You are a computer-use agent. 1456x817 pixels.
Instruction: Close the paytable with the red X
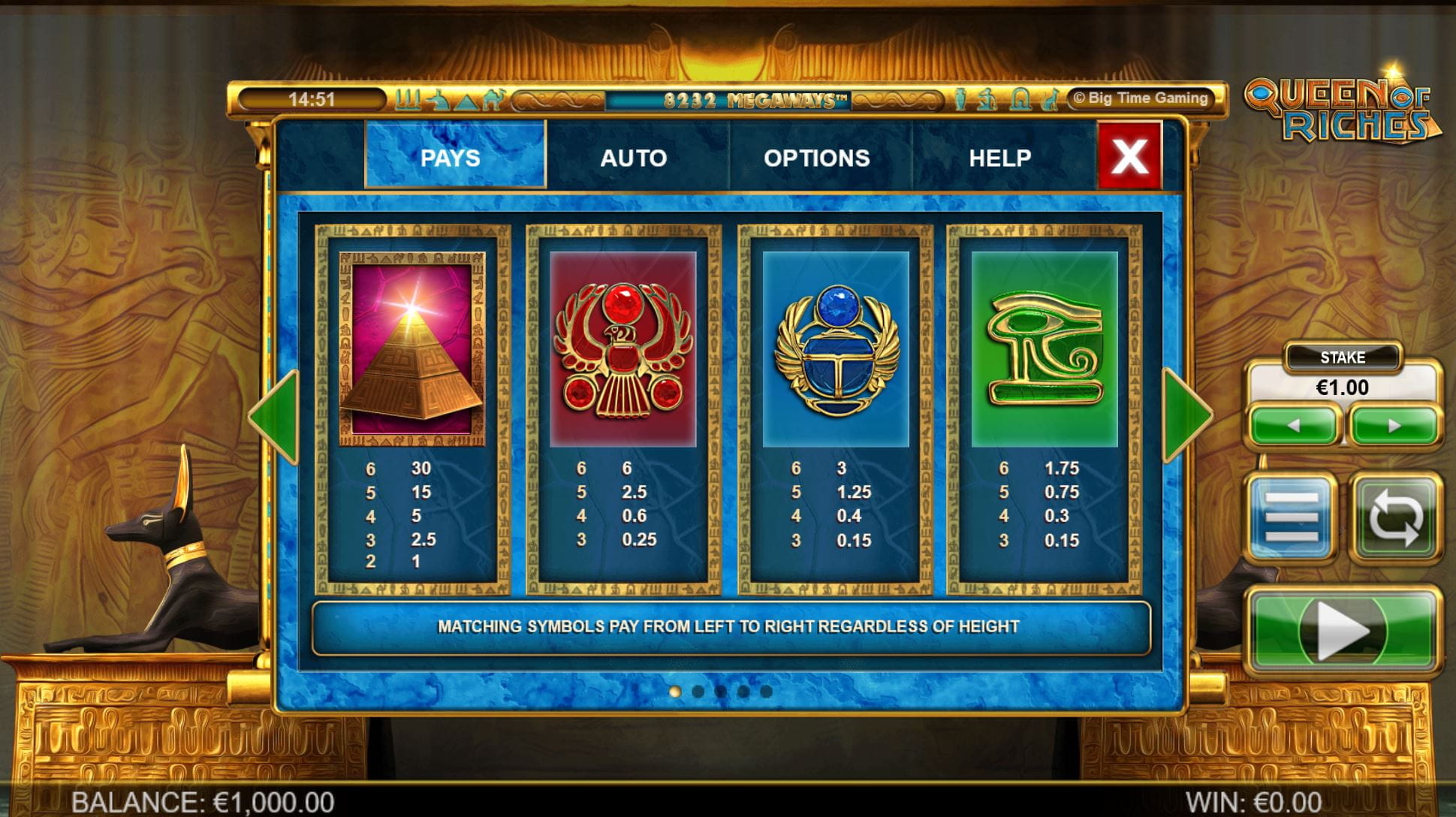tap(1129, 156)
